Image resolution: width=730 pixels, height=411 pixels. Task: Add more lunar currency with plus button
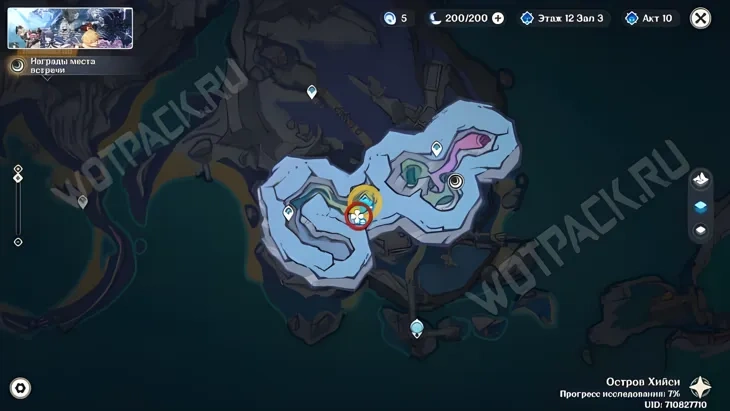[498, 18]
